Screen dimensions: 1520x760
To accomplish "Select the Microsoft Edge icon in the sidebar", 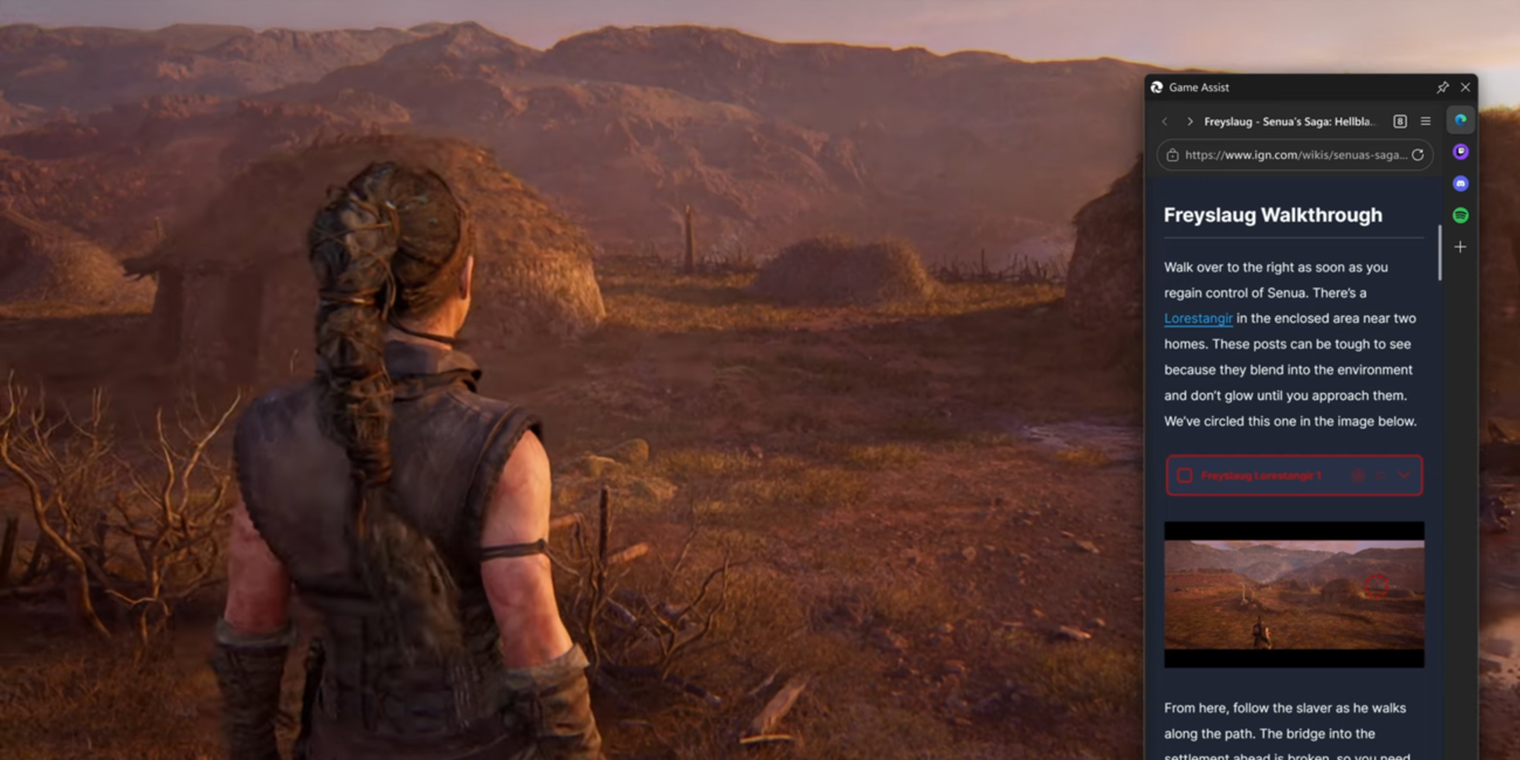I will (x=1460, y=120).
